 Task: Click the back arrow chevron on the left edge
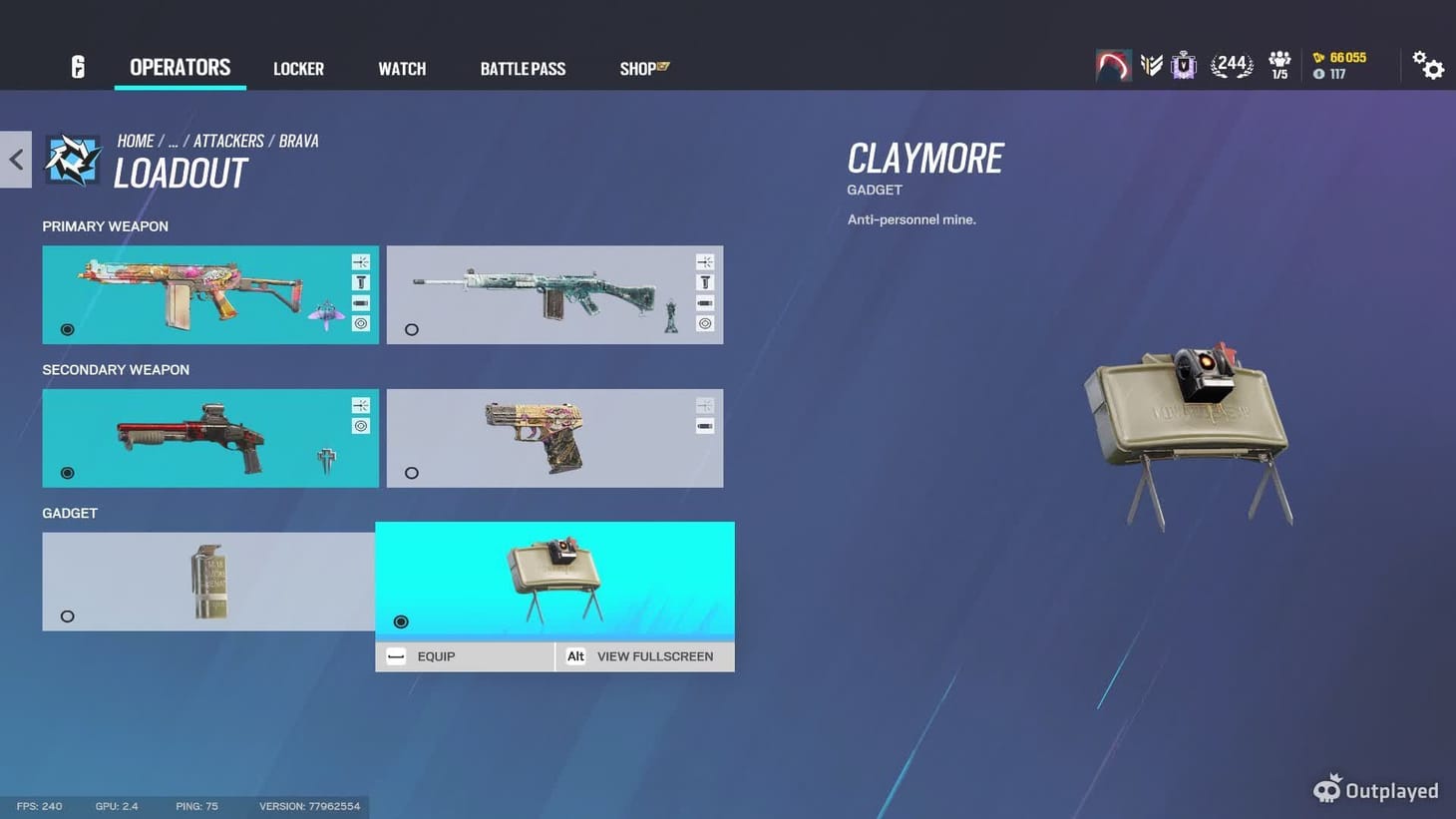point(15,159)
